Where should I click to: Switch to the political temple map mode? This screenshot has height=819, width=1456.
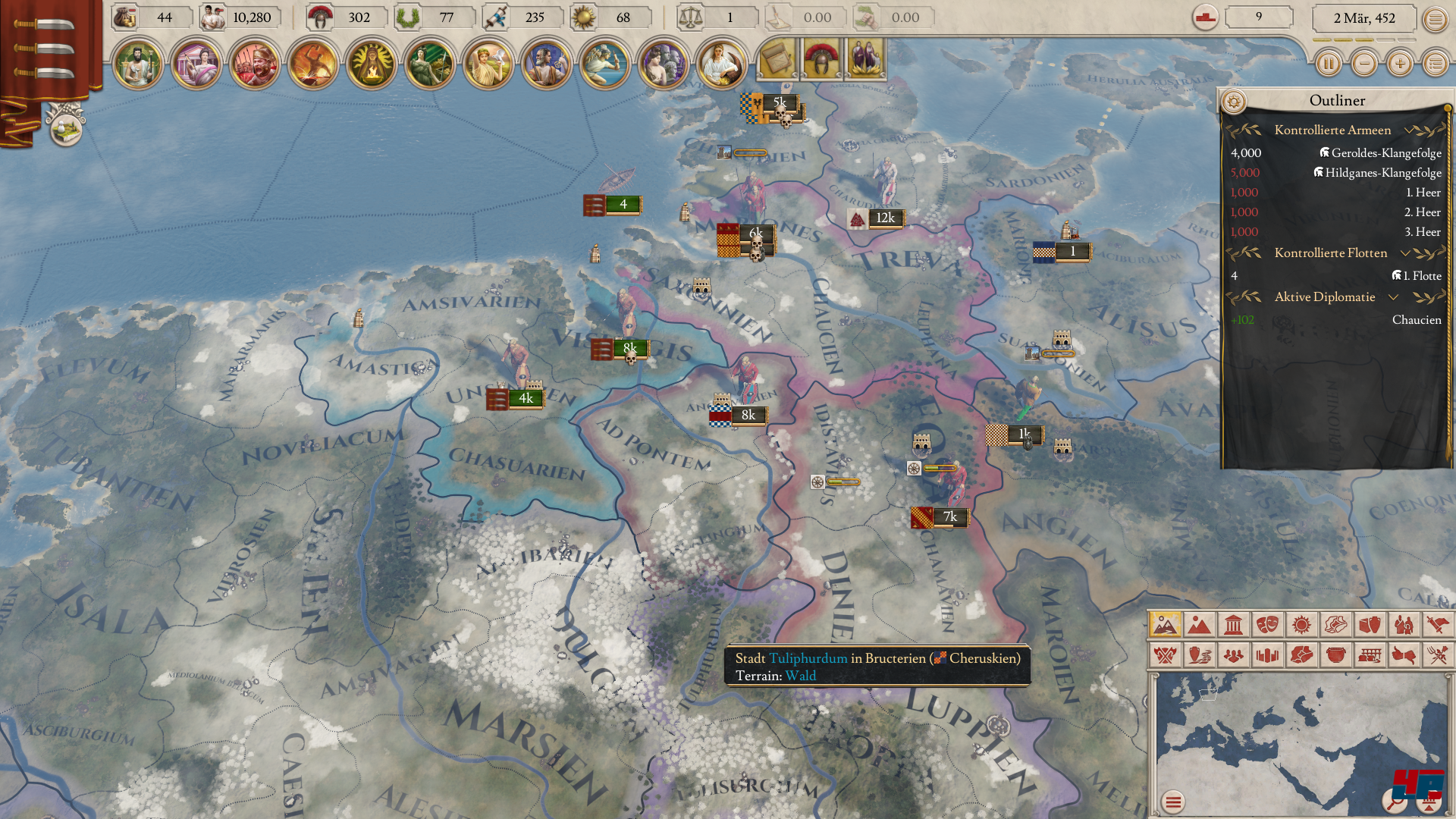[1234, 625]
